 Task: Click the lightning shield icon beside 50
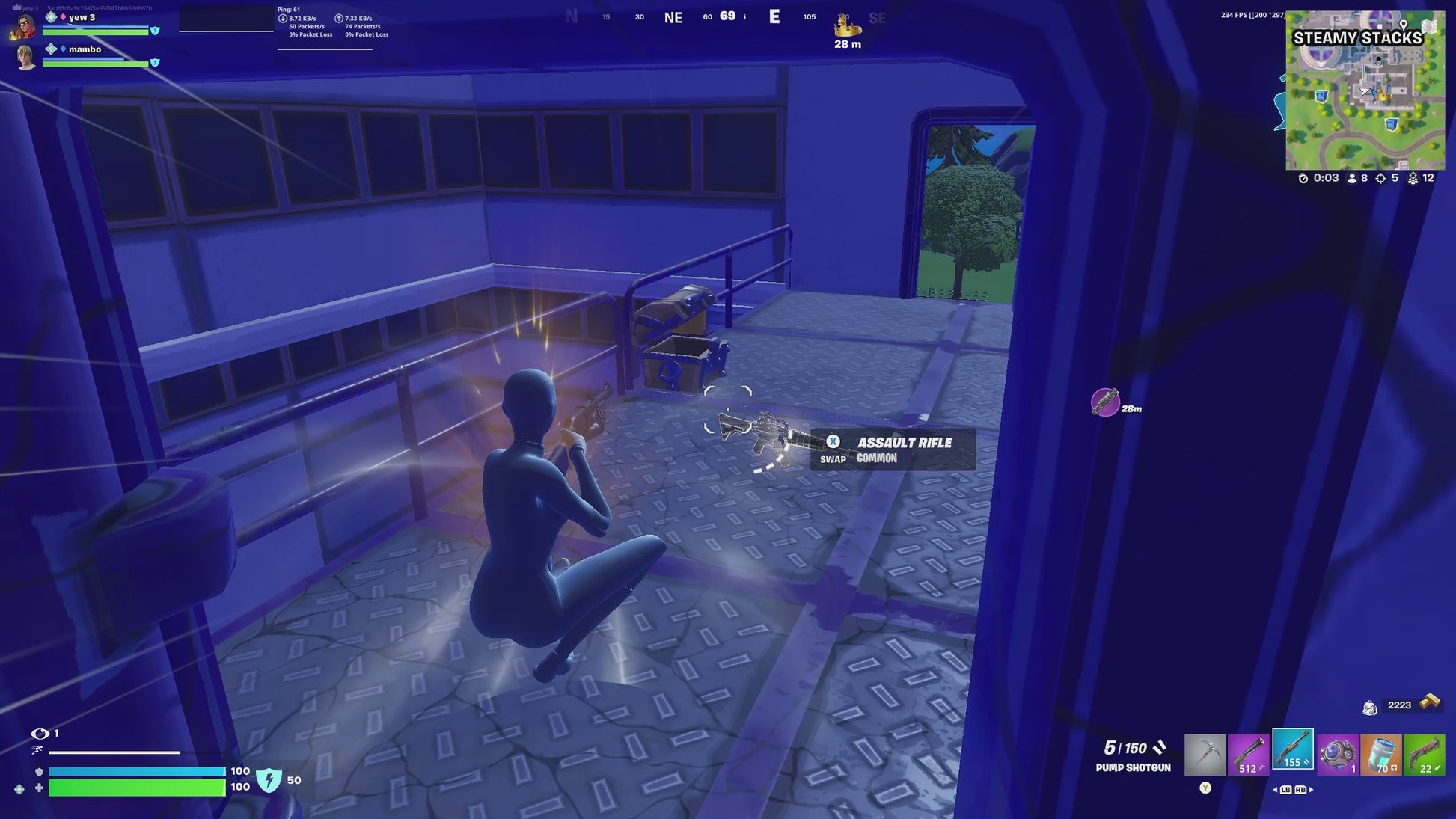click(269, 780)
